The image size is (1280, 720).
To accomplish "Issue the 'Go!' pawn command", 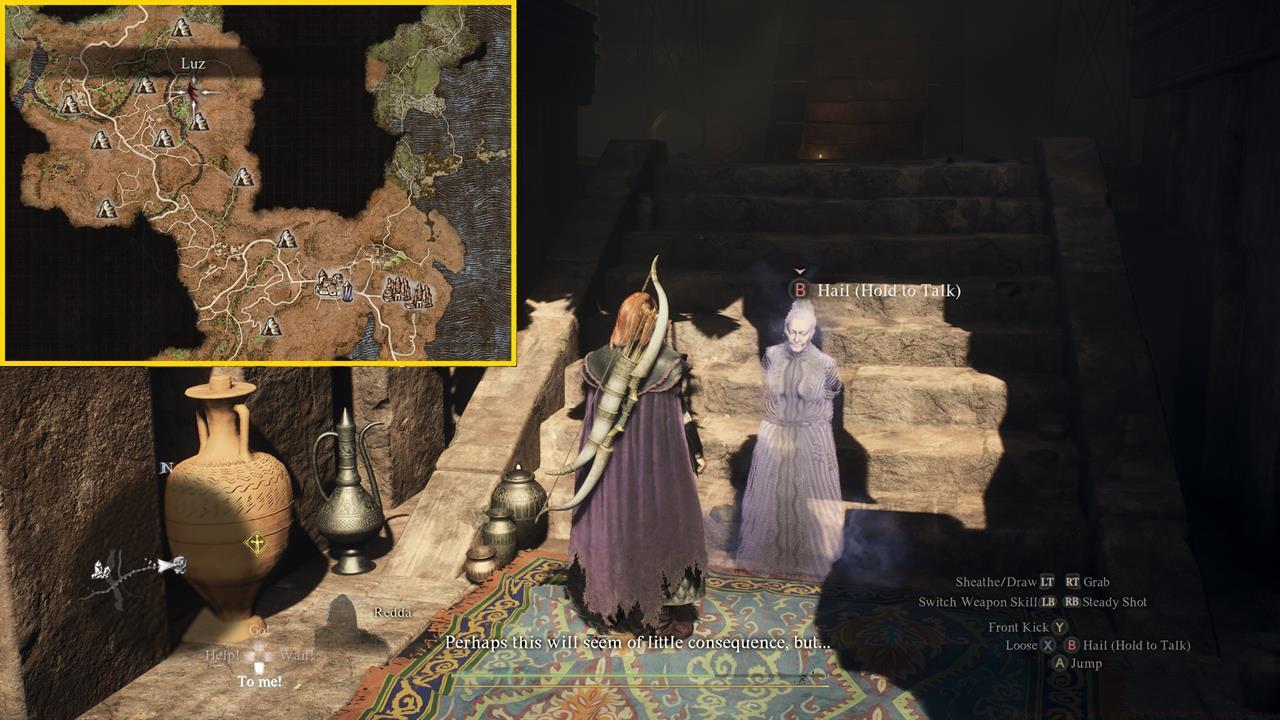I will tap(260, 629).
